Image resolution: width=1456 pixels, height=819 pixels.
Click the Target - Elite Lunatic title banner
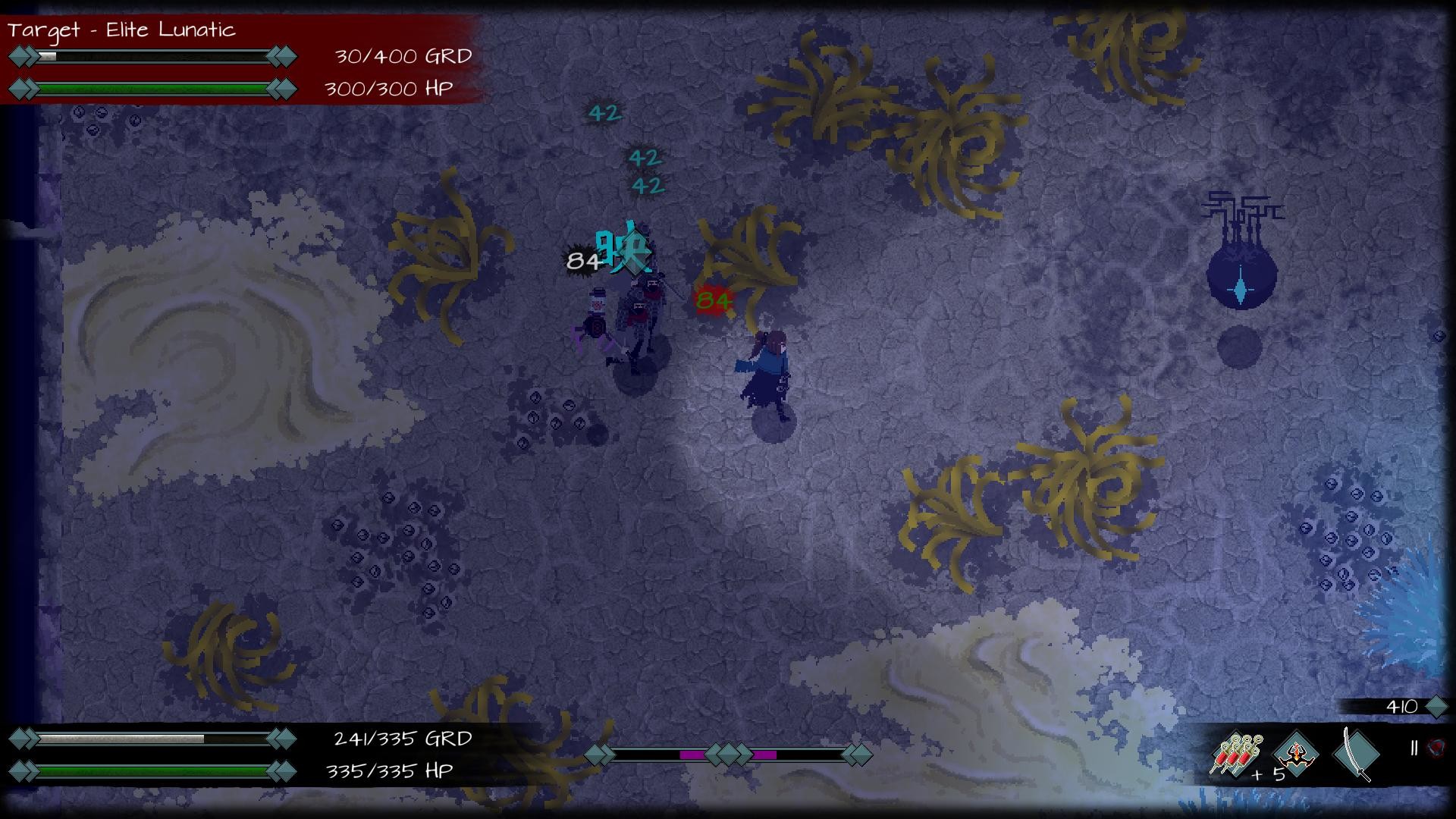121,31
